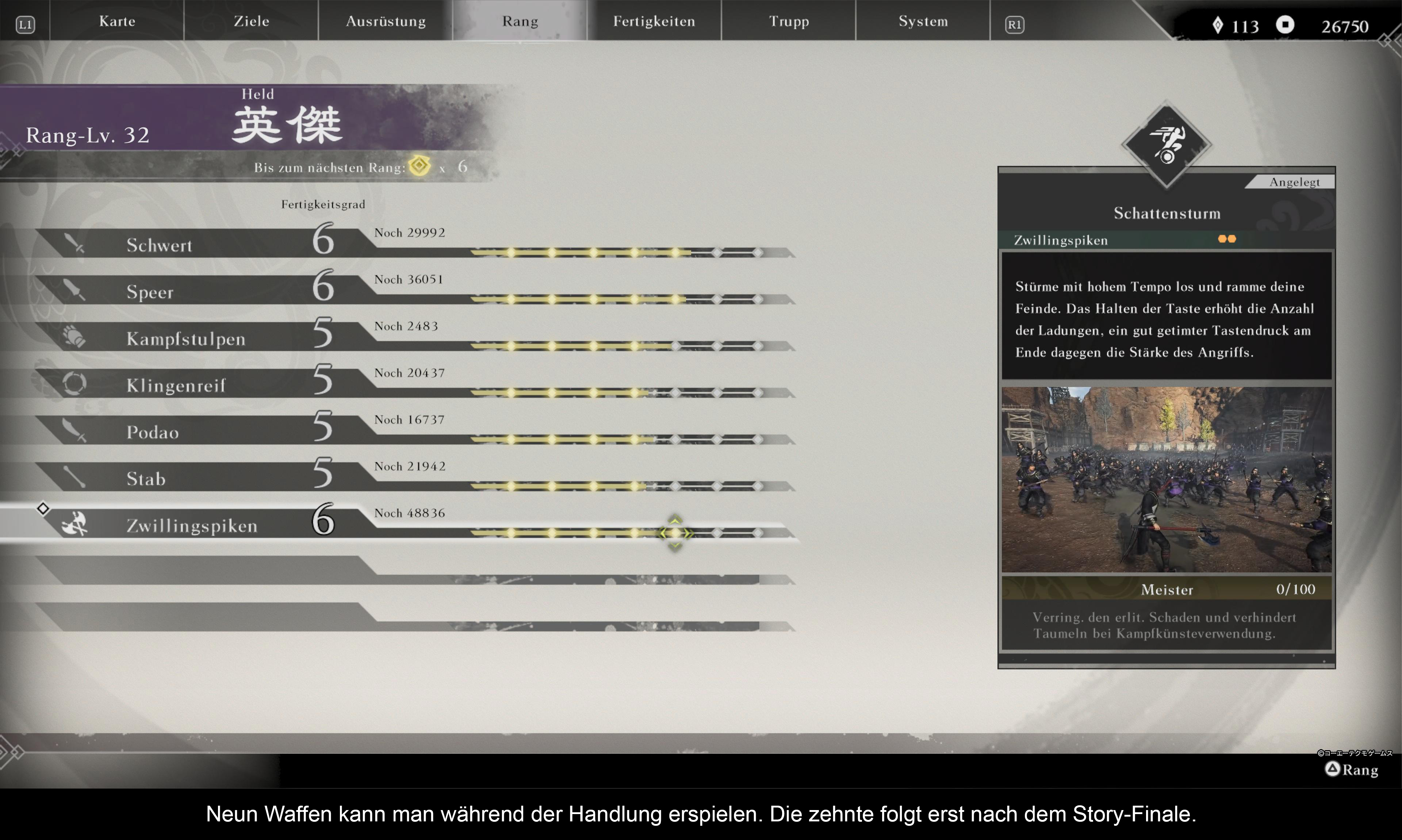1402x840 pixels.
Task: Open the Ziele tab
Action: pyautogui.click(x=251, y=22)
